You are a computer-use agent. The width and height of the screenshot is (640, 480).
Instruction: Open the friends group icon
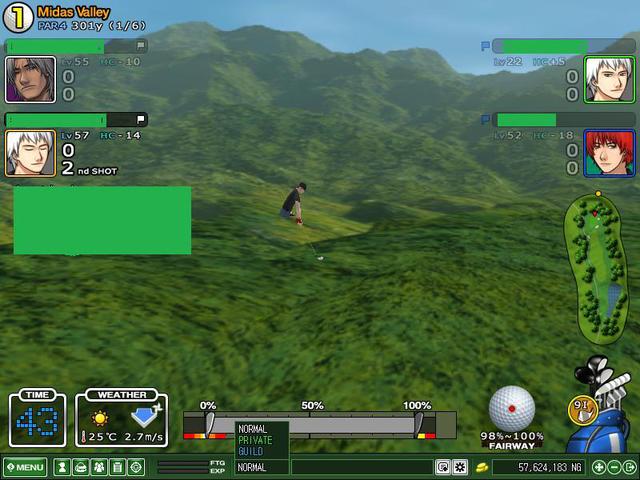(99, 467)
